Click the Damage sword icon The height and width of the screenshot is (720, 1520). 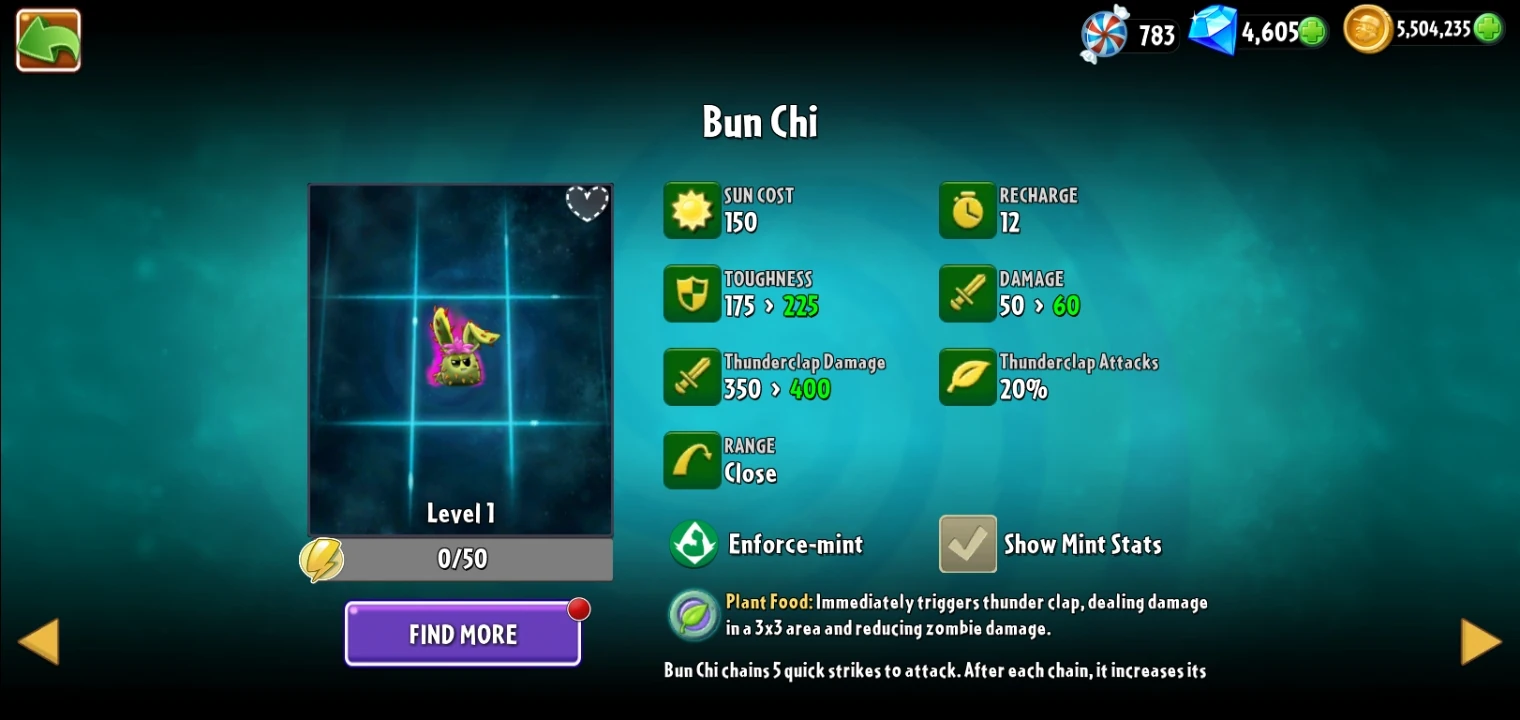(x=966, y=293)
